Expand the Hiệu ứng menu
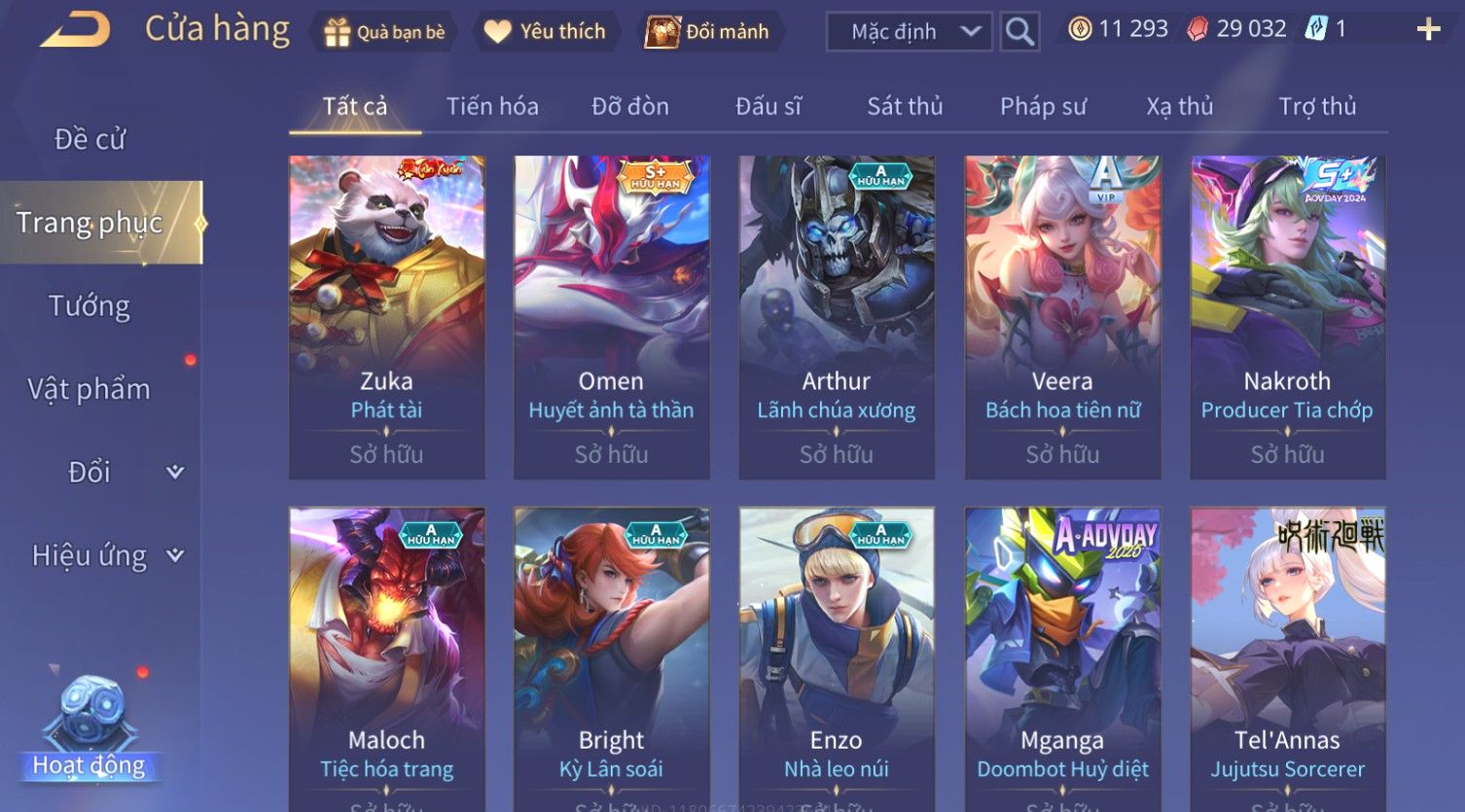1465x812 pixels. pos(107,555)
